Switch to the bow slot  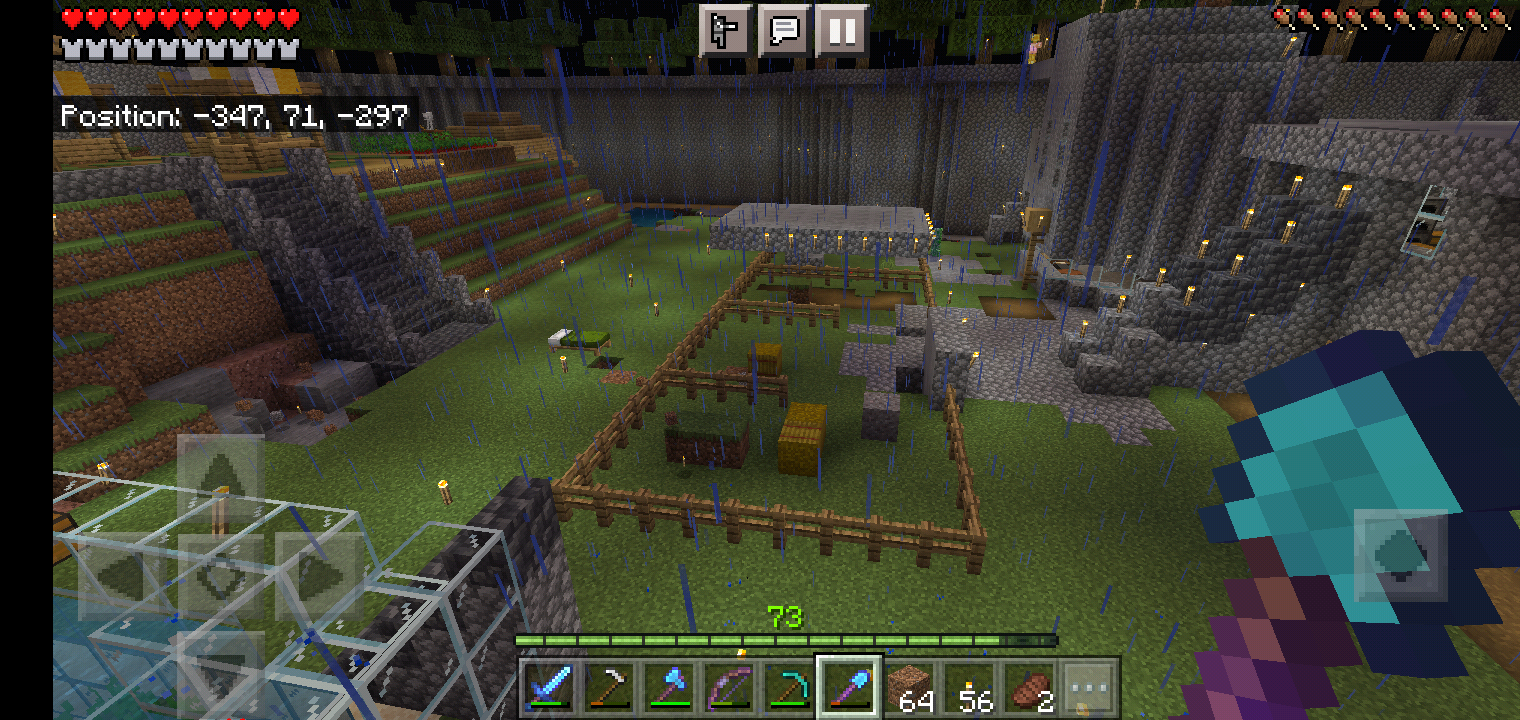[728, 687]
